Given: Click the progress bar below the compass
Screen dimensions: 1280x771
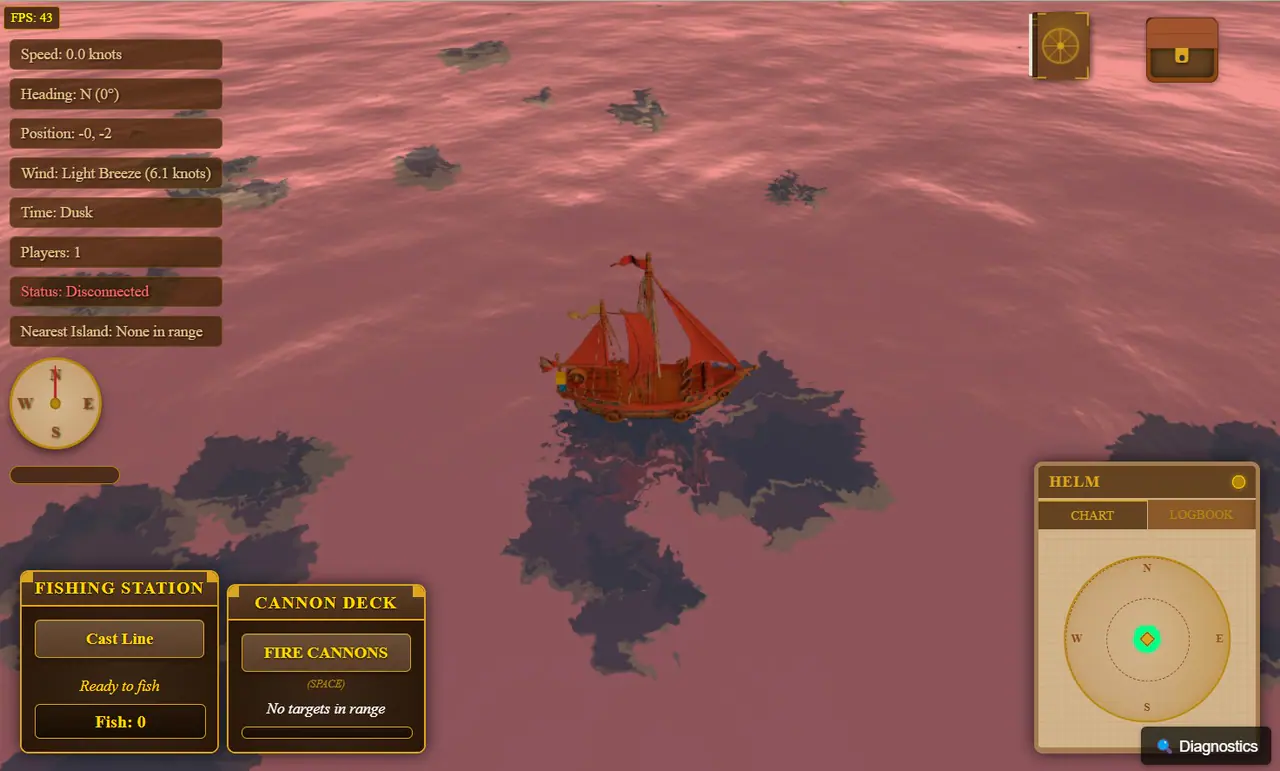Looking at the screenshot, I should pos(64,475).
